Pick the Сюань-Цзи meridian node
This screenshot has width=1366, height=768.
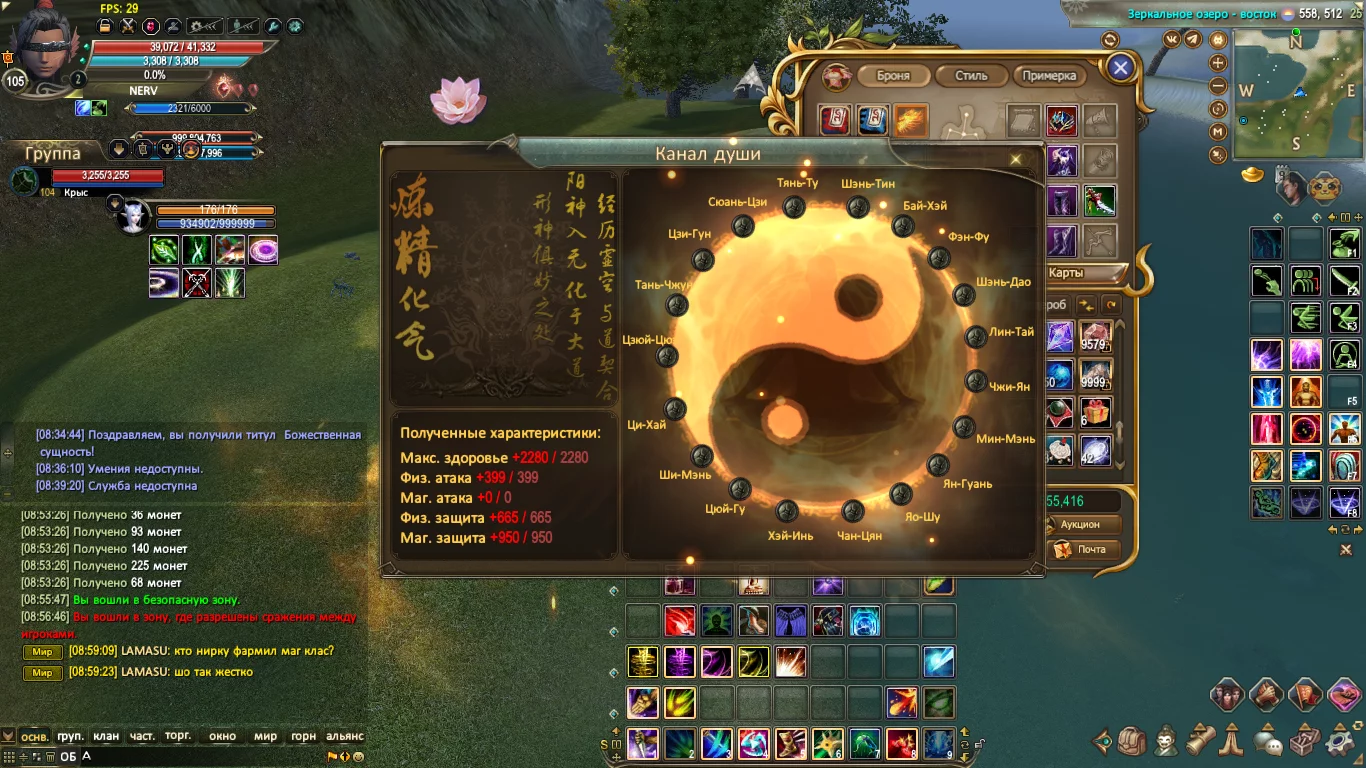pyautogui.click(x=743, y=226)
